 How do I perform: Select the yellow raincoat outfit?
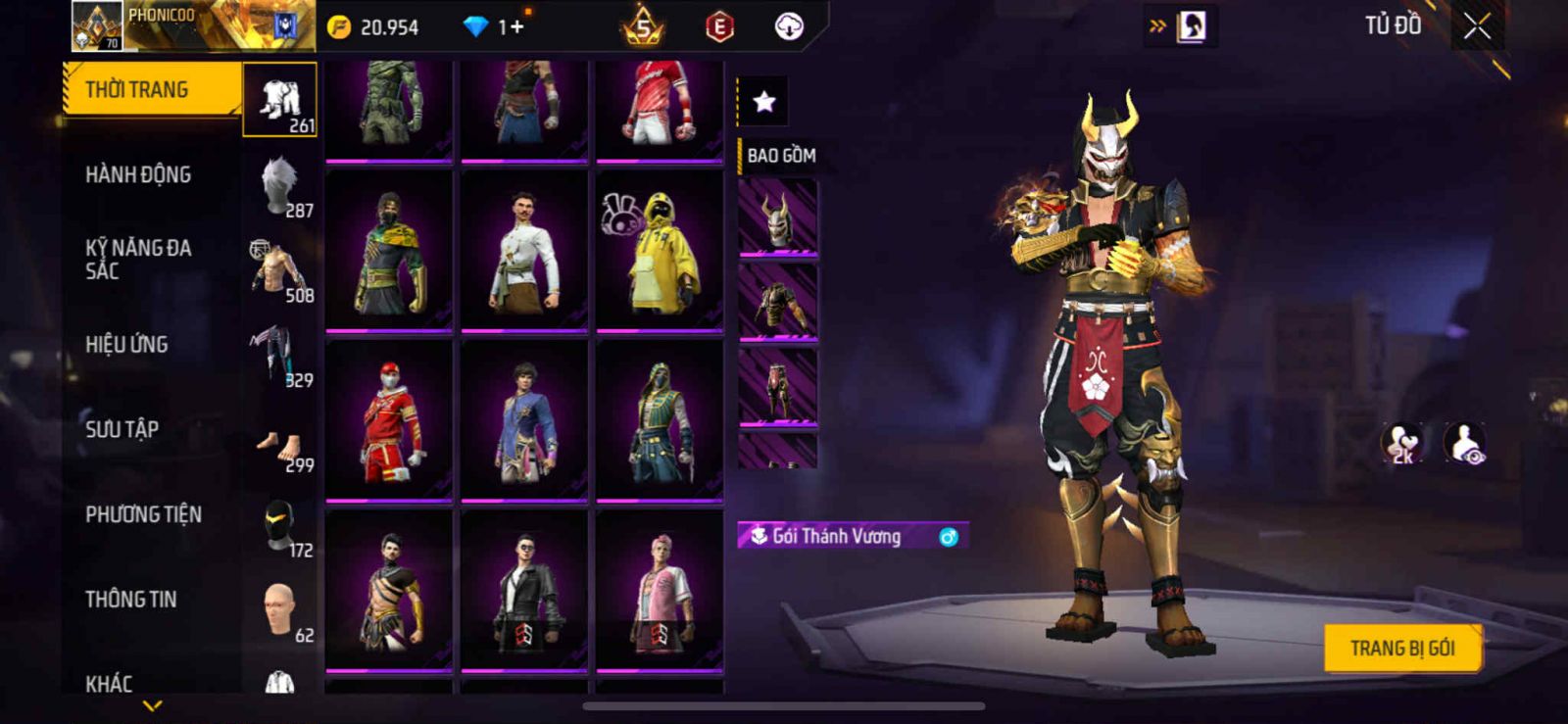point(660,251)
